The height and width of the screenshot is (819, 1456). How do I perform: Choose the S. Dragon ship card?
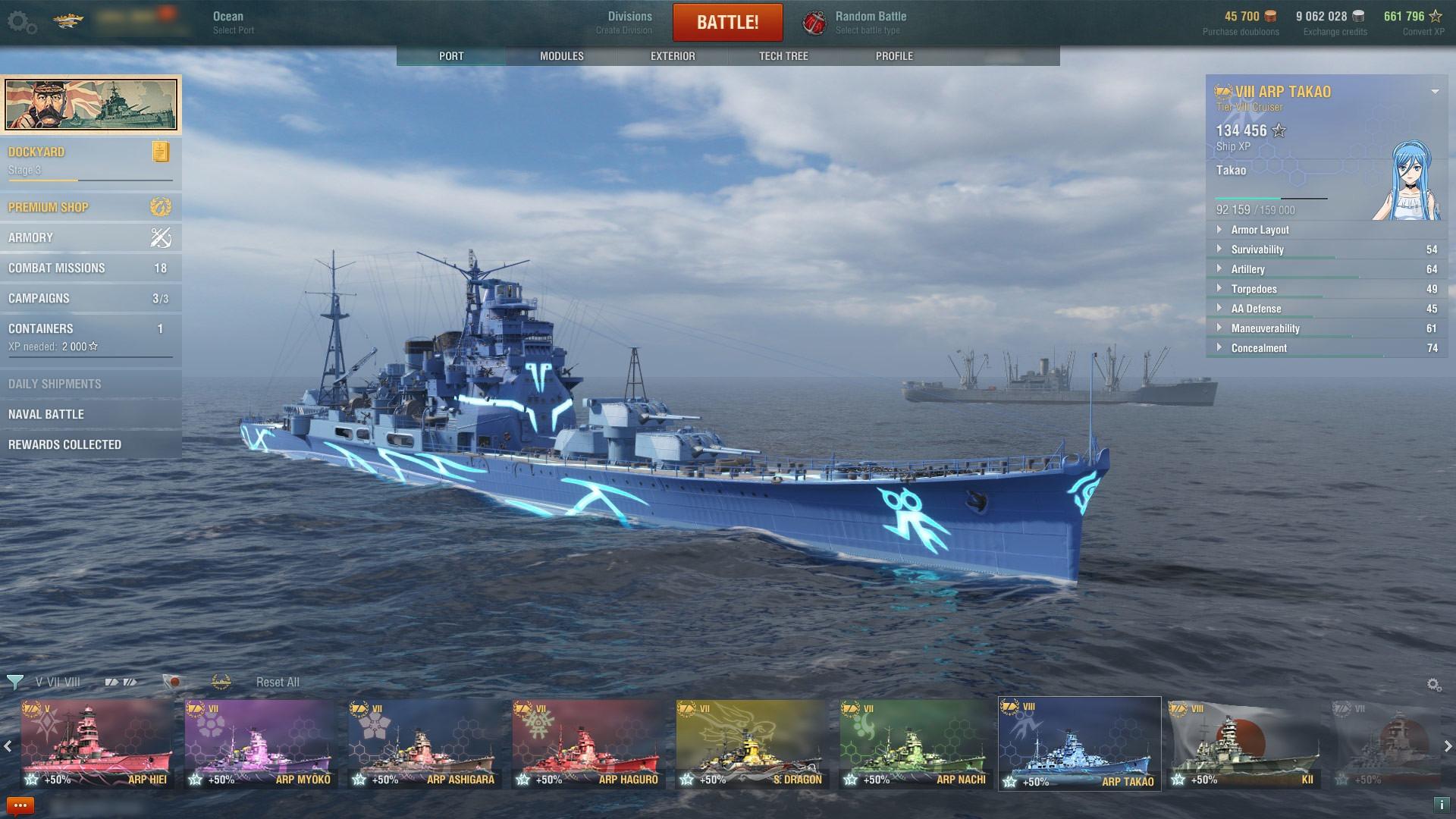click(751, 745)
